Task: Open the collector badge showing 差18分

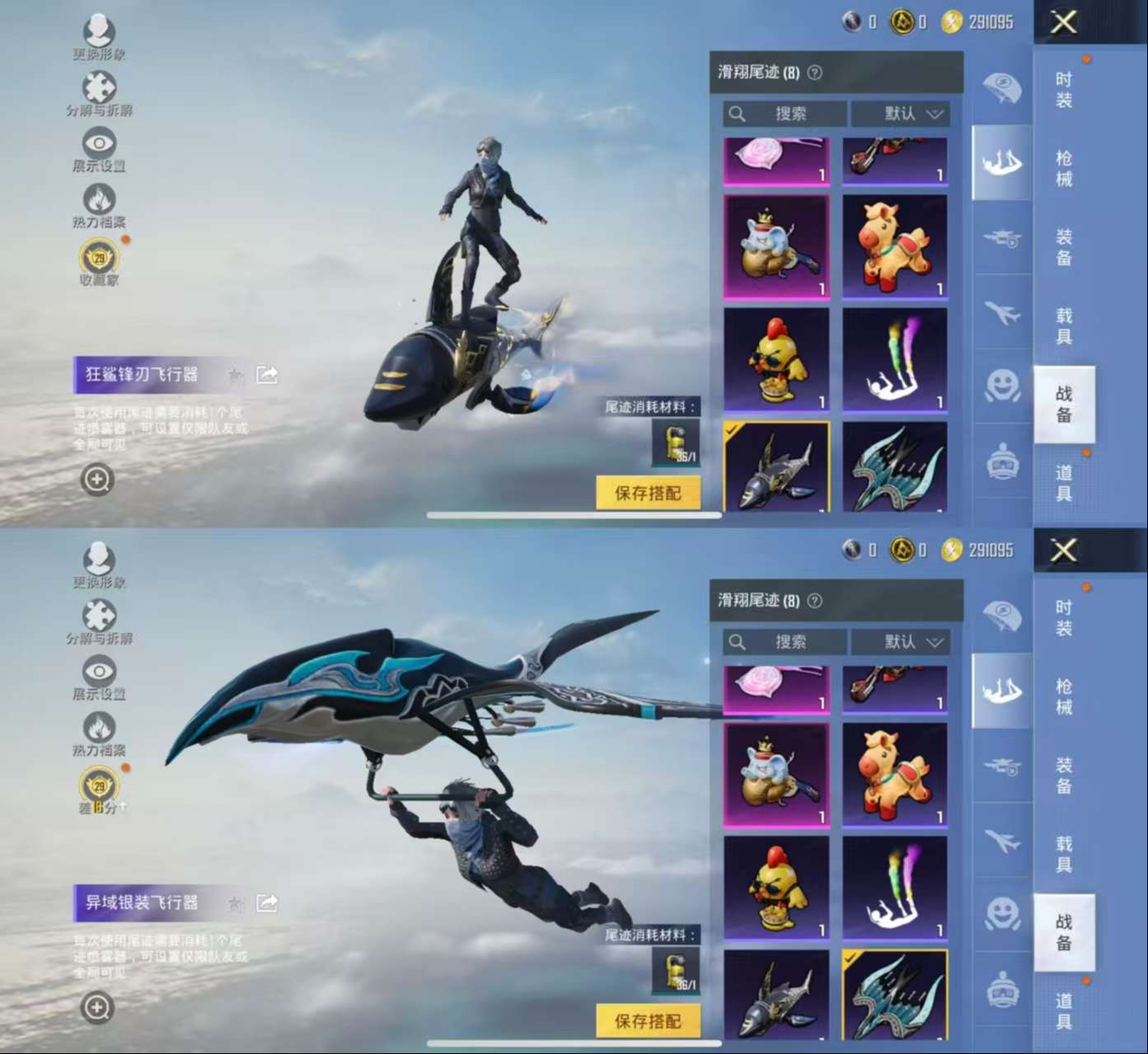Action: pos(99,787)
